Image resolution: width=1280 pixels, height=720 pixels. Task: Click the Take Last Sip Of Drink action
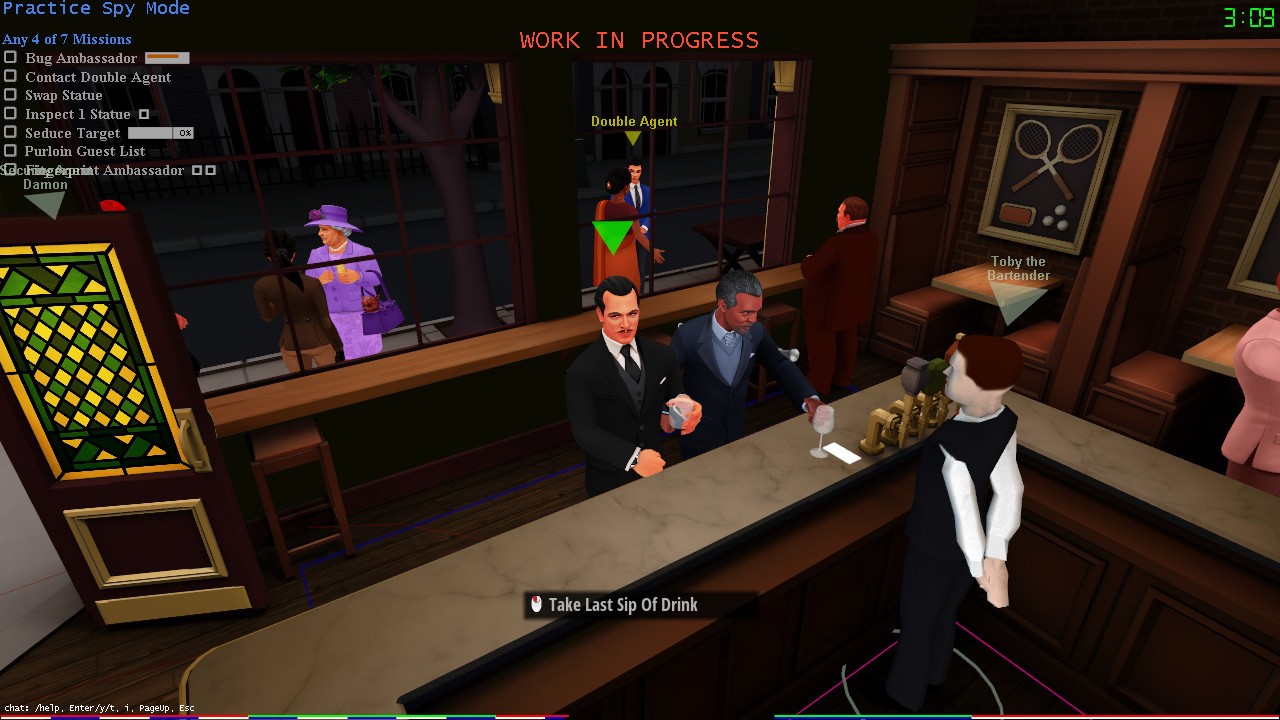(625, 604)
